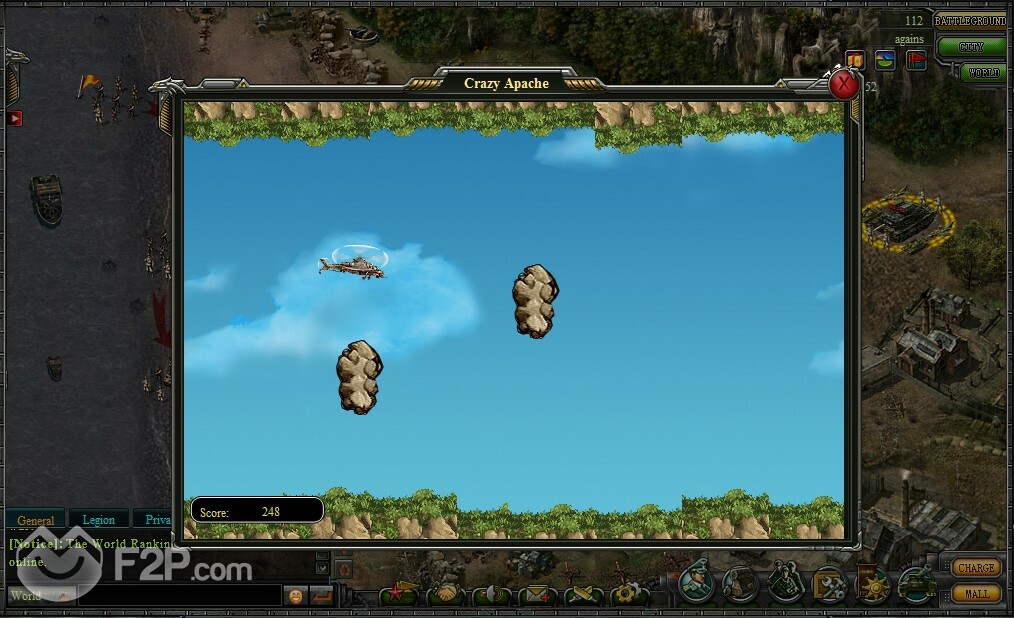Open the tank units icon

(x=916, y=583)
